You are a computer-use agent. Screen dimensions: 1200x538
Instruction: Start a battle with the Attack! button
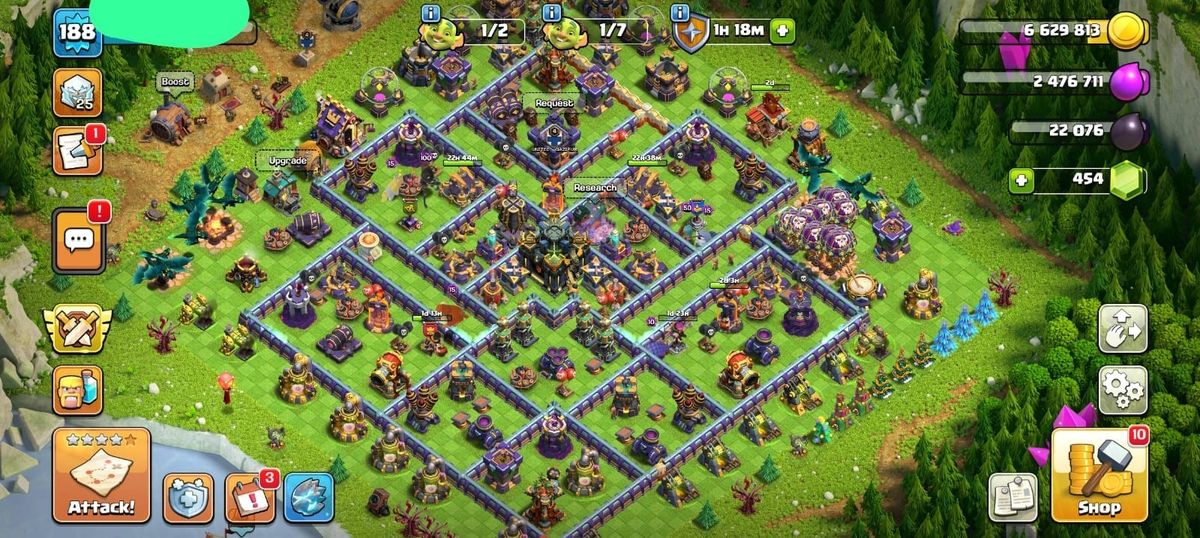tap(101, 475)
